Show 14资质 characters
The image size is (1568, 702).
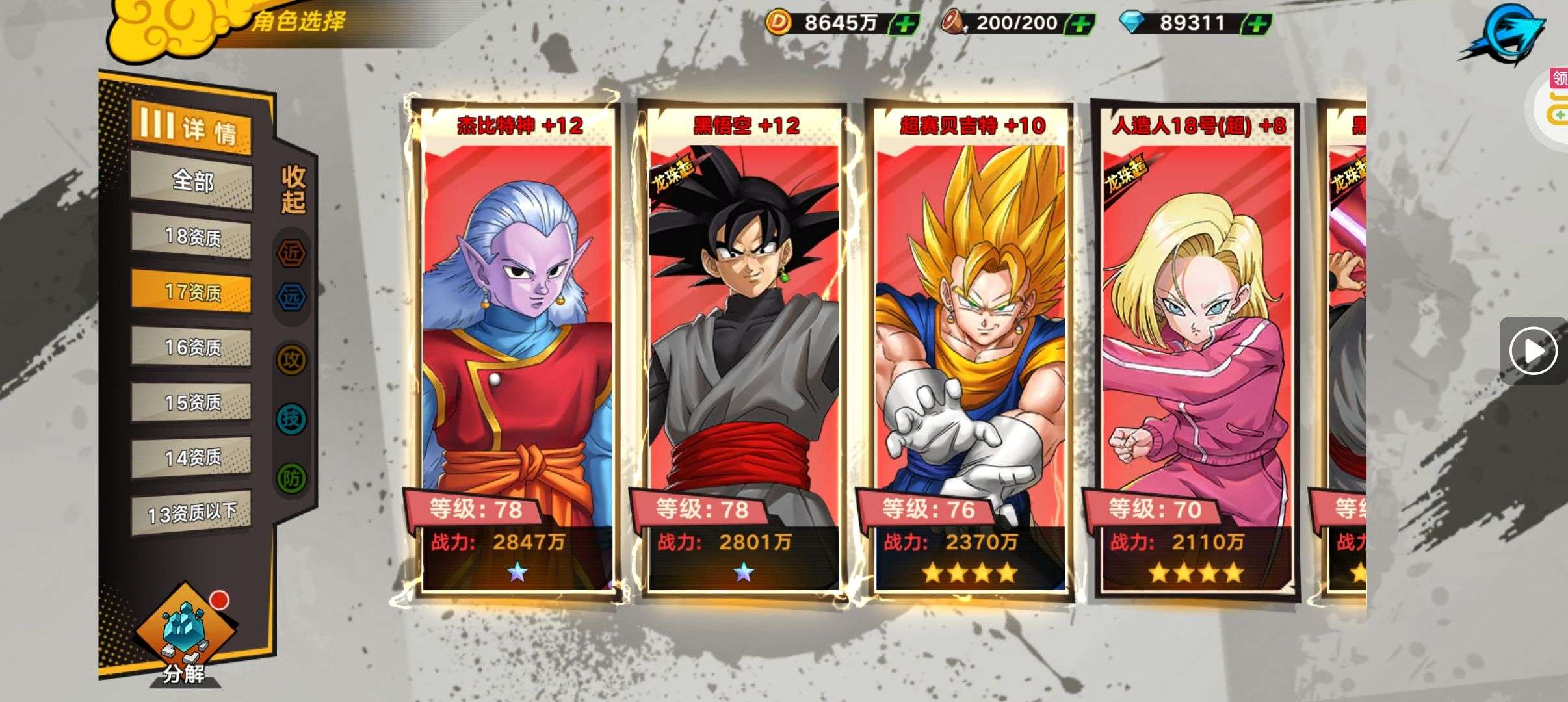192,458
